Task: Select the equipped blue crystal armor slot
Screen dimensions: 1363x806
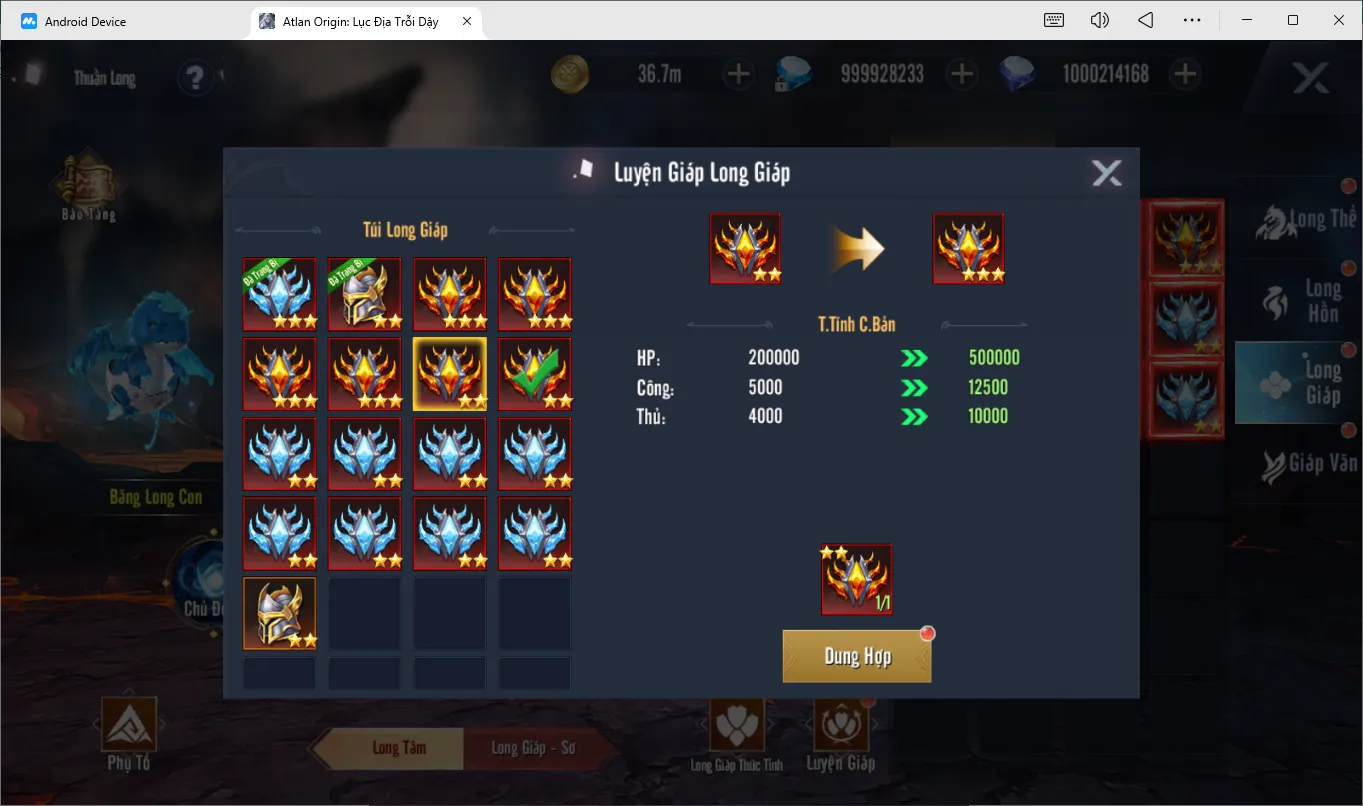Action: [x=280, y=293]
